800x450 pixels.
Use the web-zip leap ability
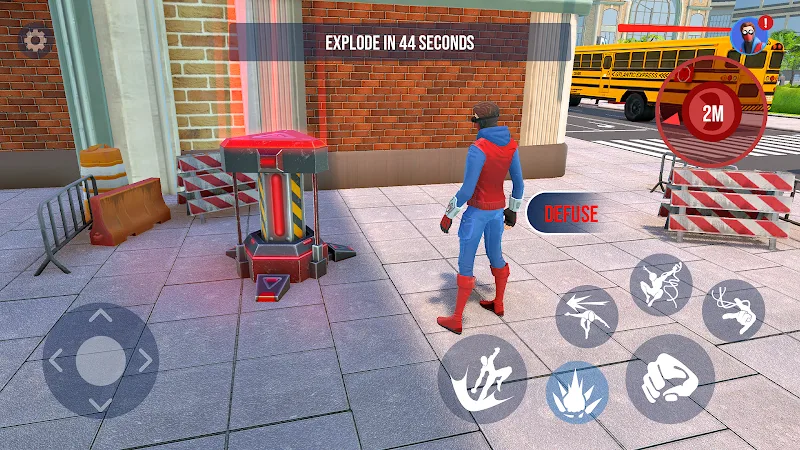pos(733,310)
